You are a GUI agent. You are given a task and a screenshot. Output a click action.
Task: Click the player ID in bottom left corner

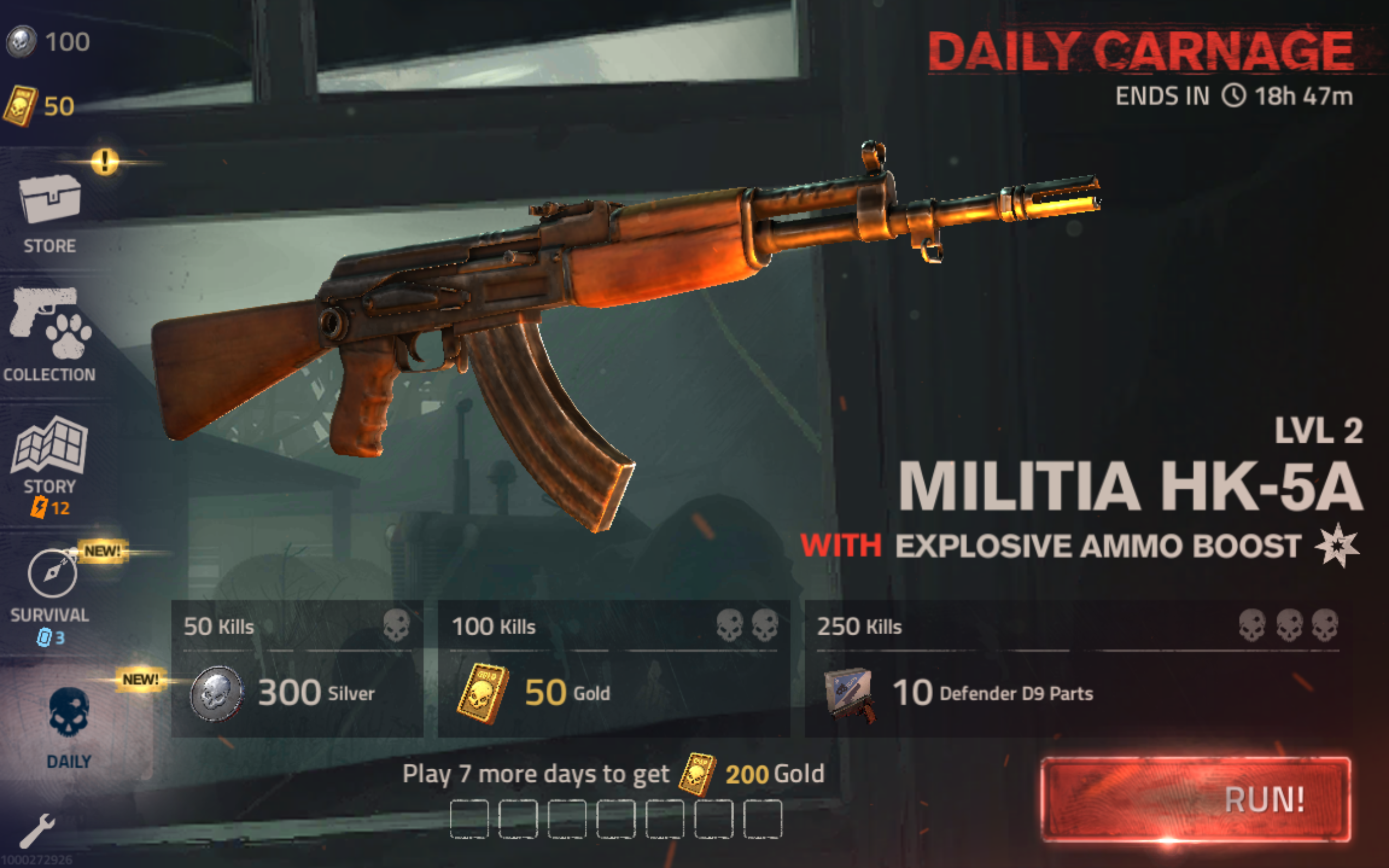point(36,859)
